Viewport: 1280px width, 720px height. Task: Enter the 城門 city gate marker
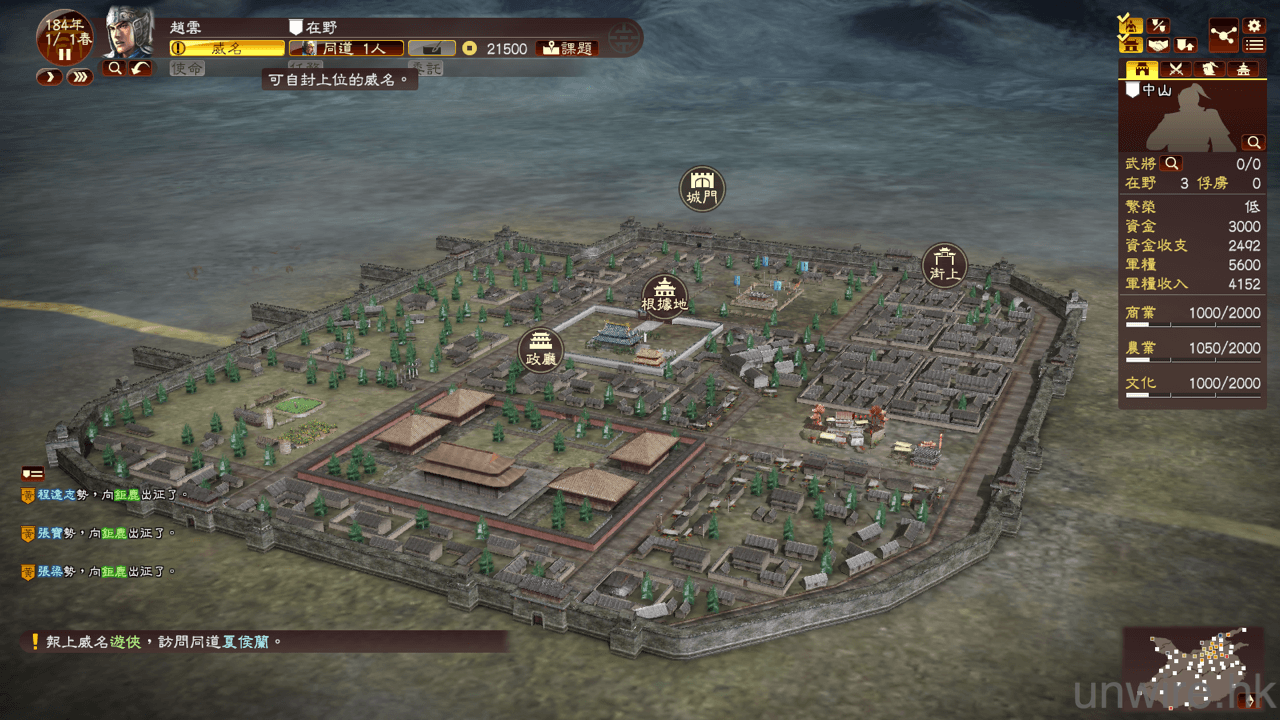coord(702,187)
